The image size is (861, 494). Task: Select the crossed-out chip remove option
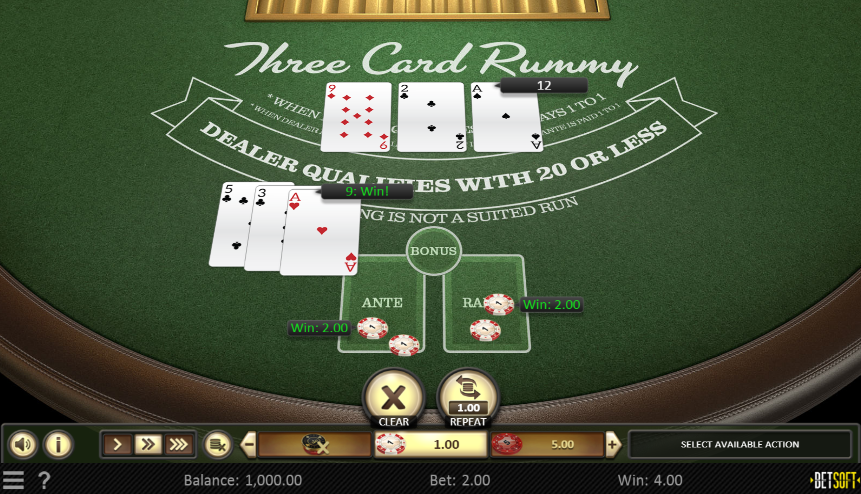(x=315, y=444)
